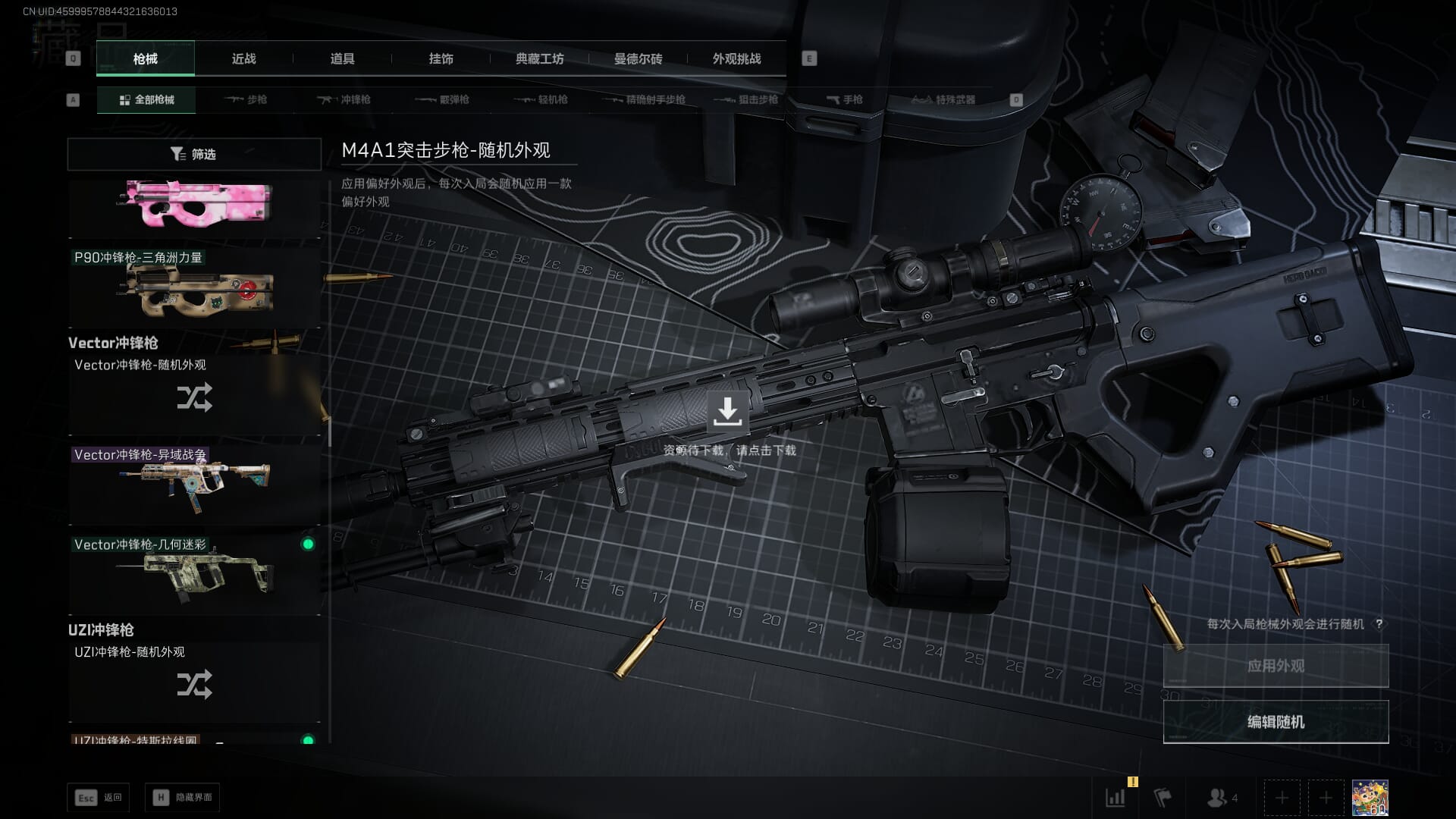Open the 曼德尔砖 tab

[638, 59]
